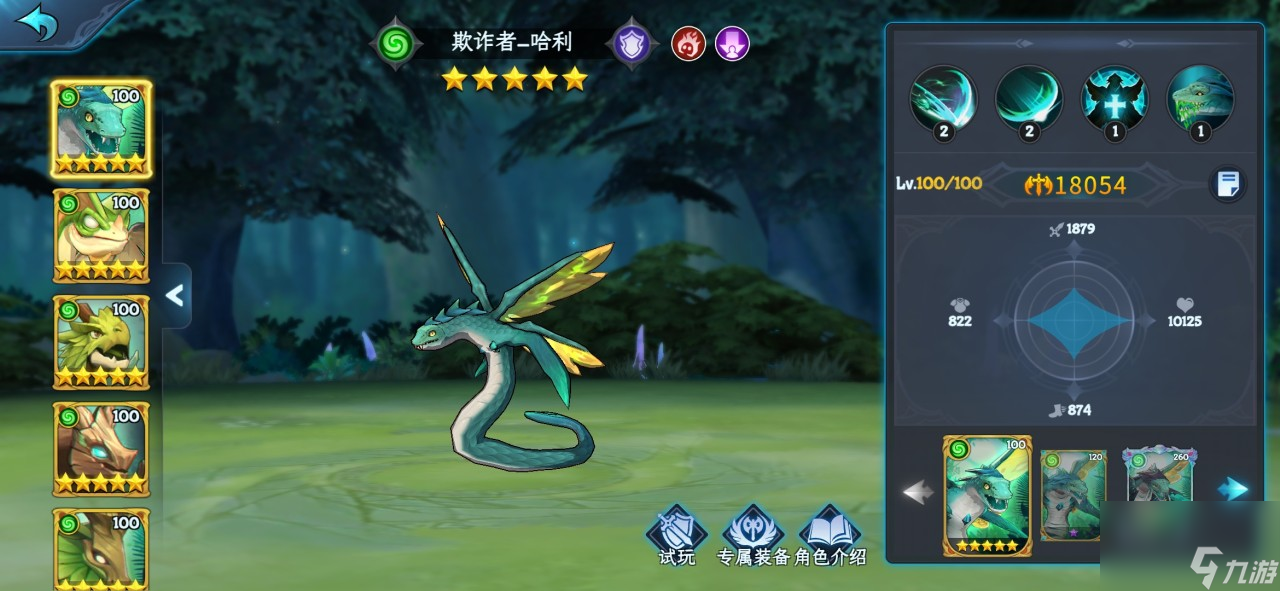Viewport: 1280px width, 591px height.
Task: Select the teal serpent hero portrait
Action: 100,129
